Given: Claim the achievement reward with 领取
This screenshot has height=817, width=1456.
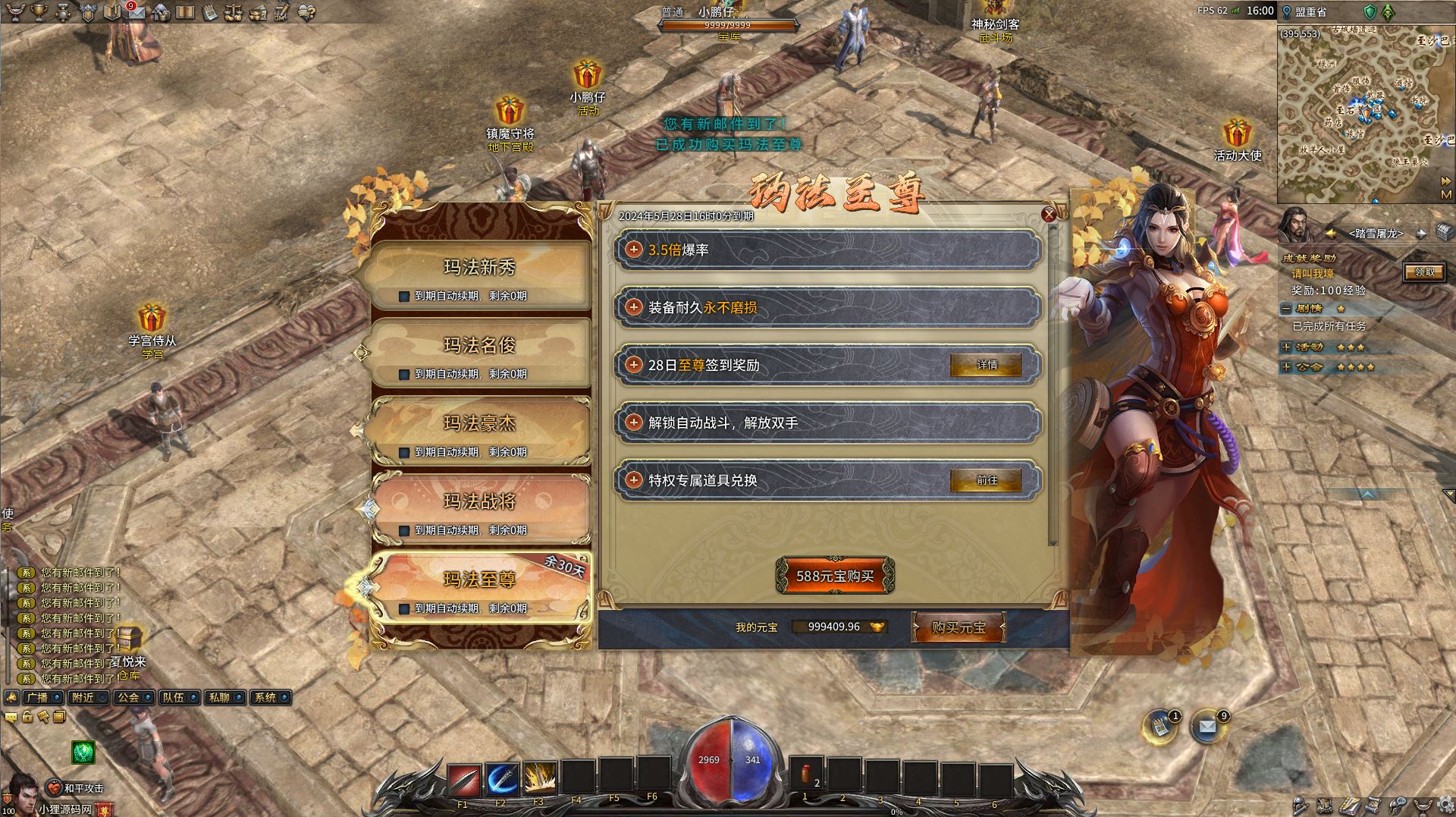Looking at the screenshot, I should coord(1423,272).
